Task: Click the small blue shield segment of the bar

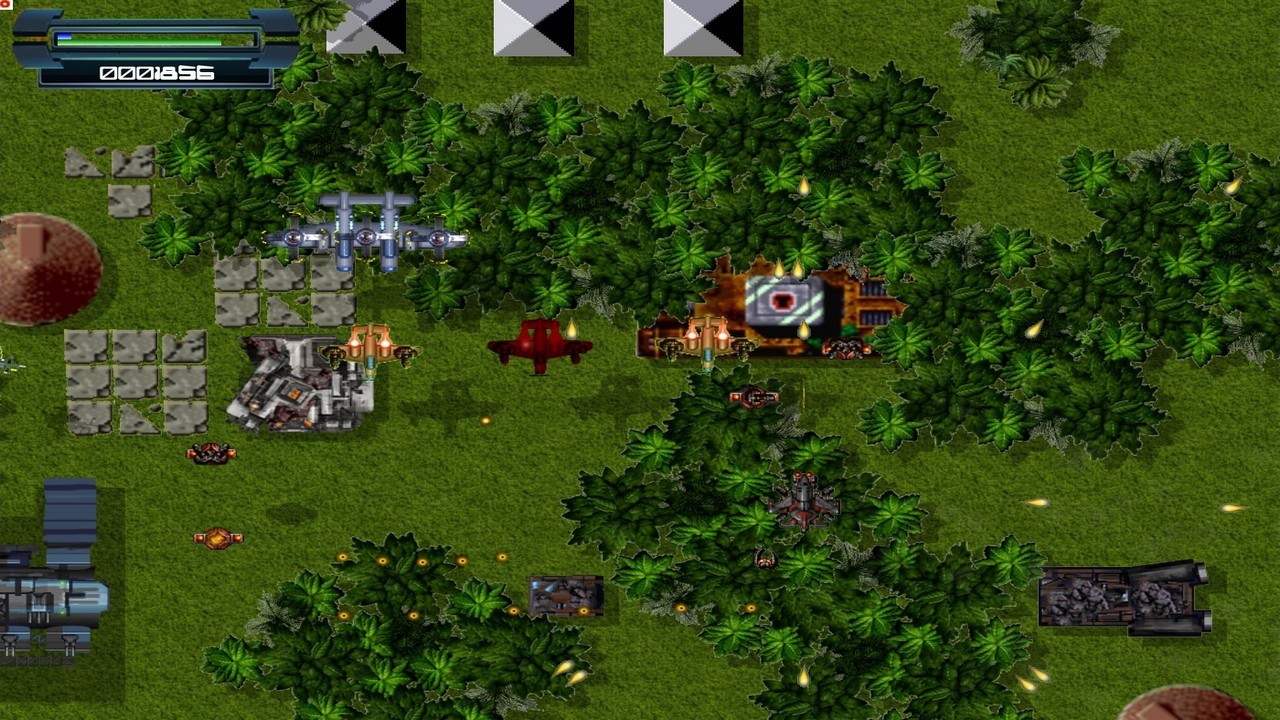Action: (64, 36)
